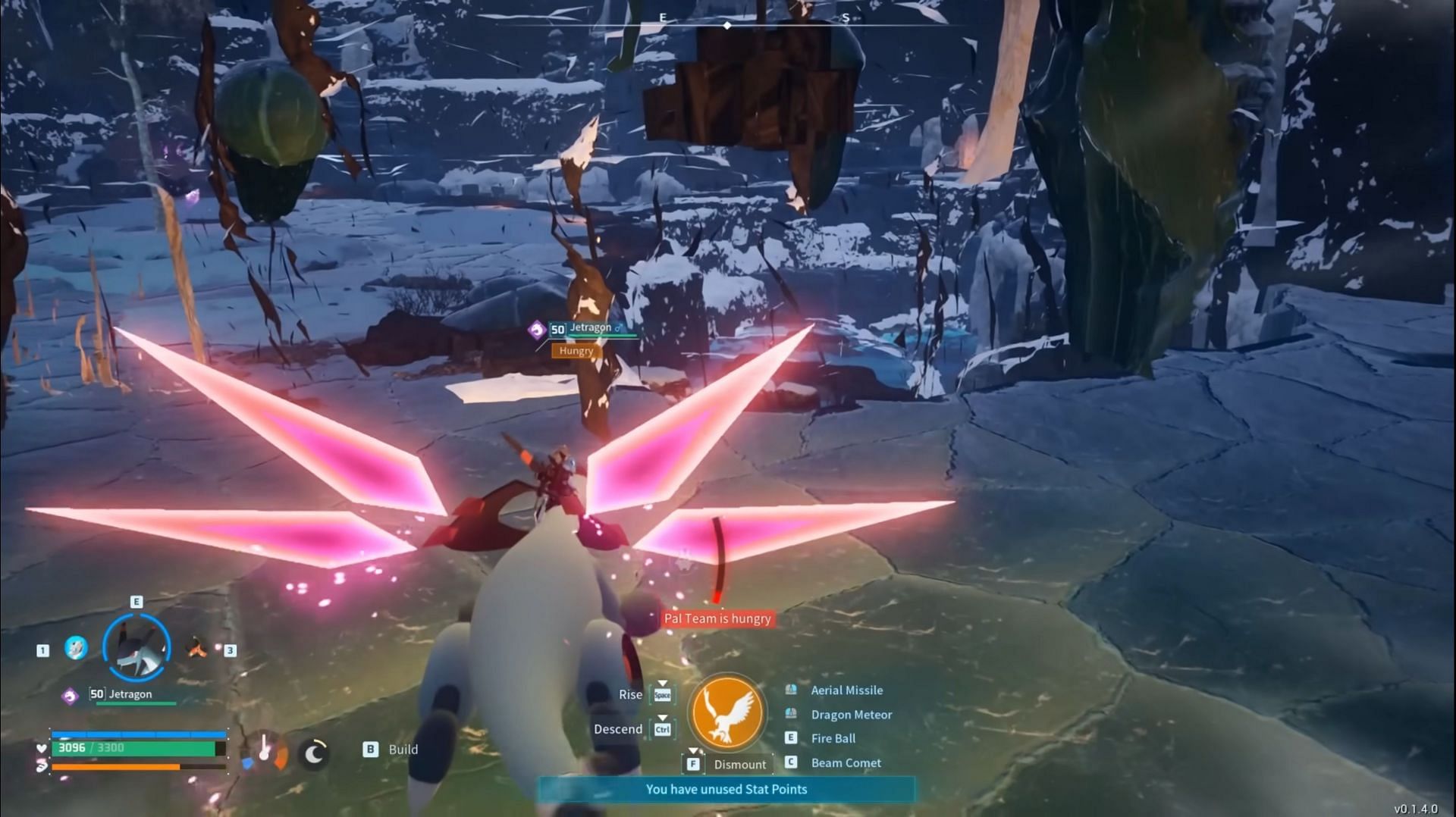The image size is (1456, 817).
Task: Choose the Fire Ball skill
Action: 833,738
